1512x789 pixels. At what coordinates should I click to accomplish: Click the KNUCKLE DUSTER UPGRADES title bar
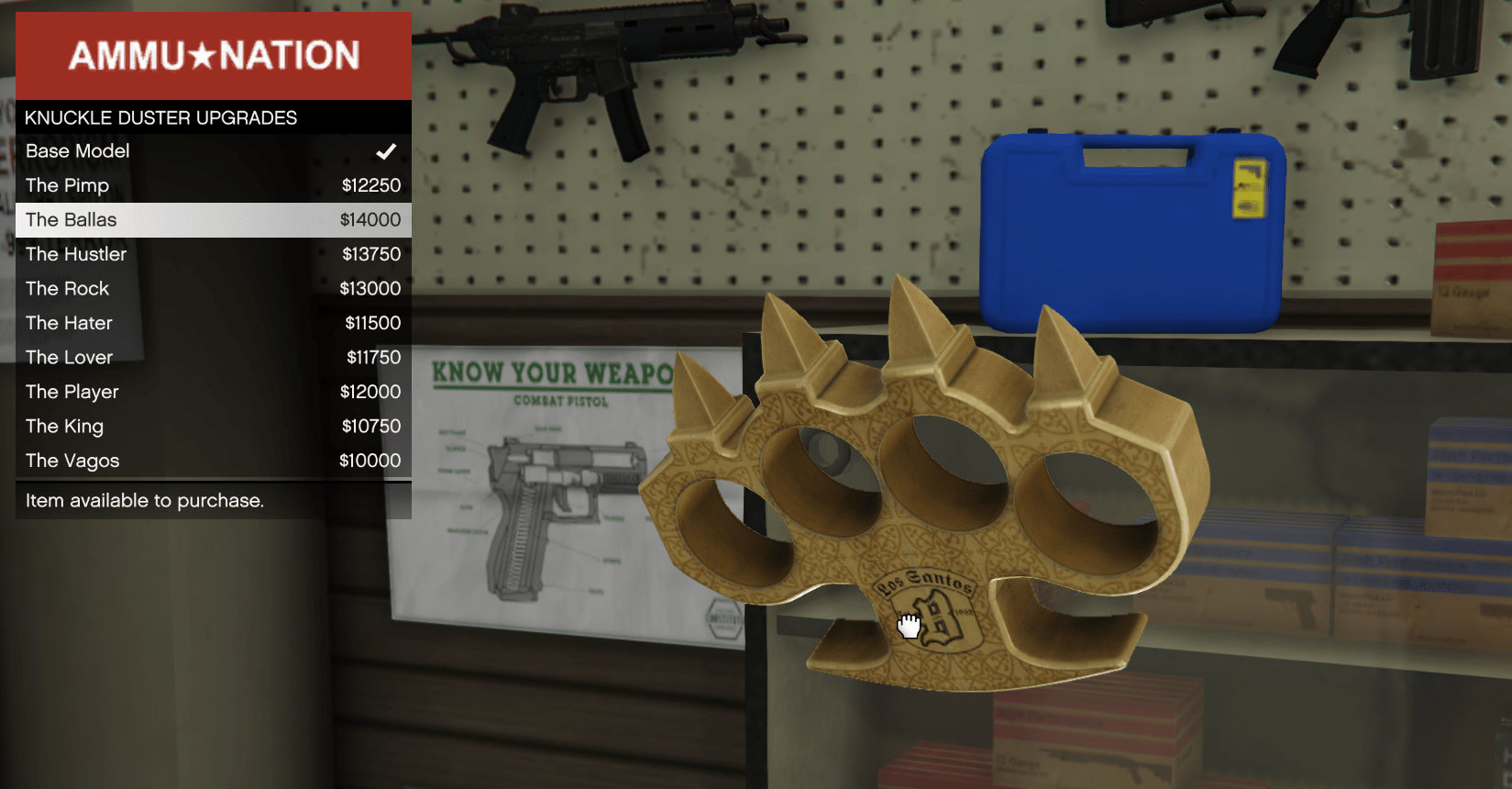pos(160,117)
